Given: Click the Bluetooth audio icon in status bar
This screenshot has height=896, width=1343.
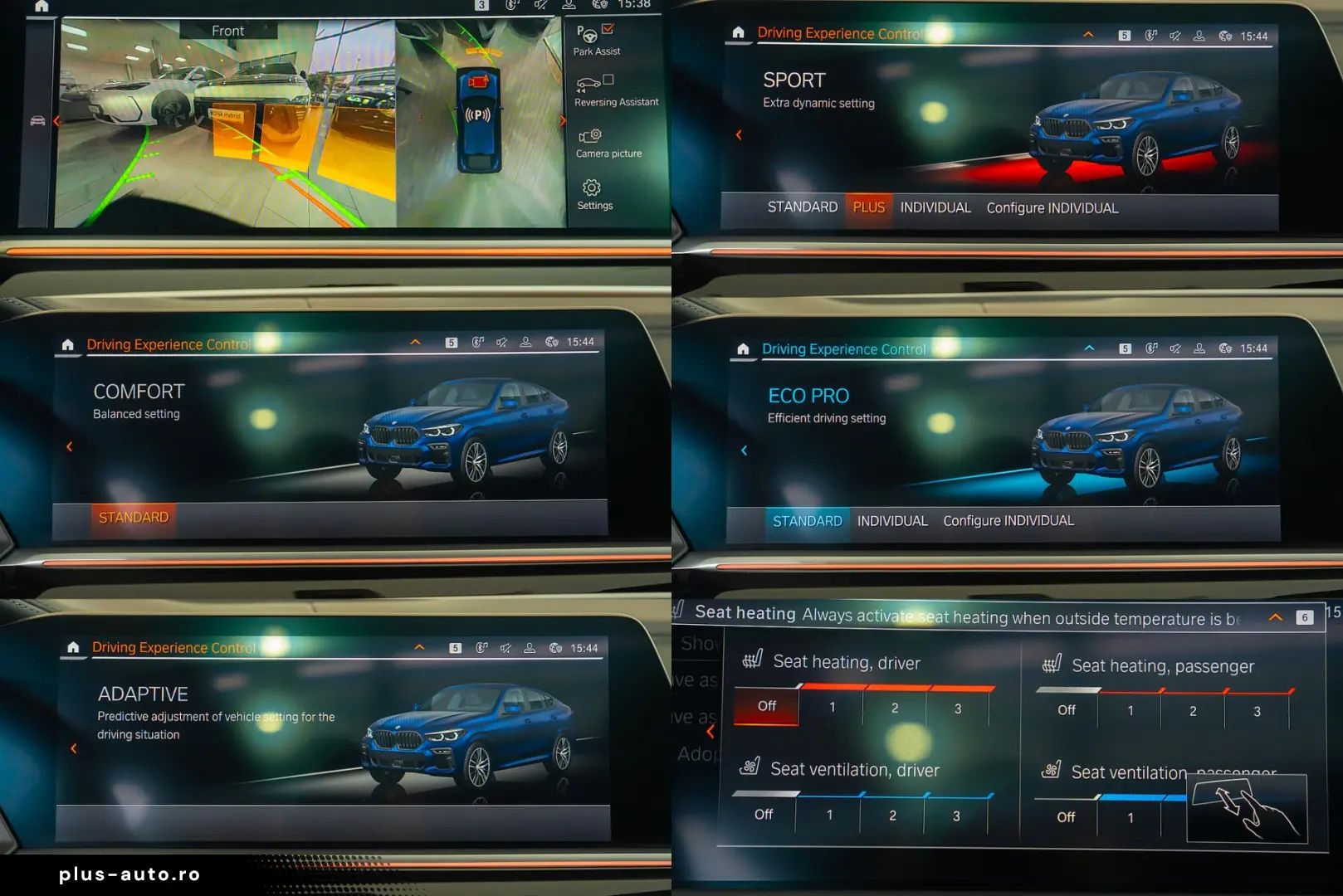Looking at the screenshot, I should 1150,35.
